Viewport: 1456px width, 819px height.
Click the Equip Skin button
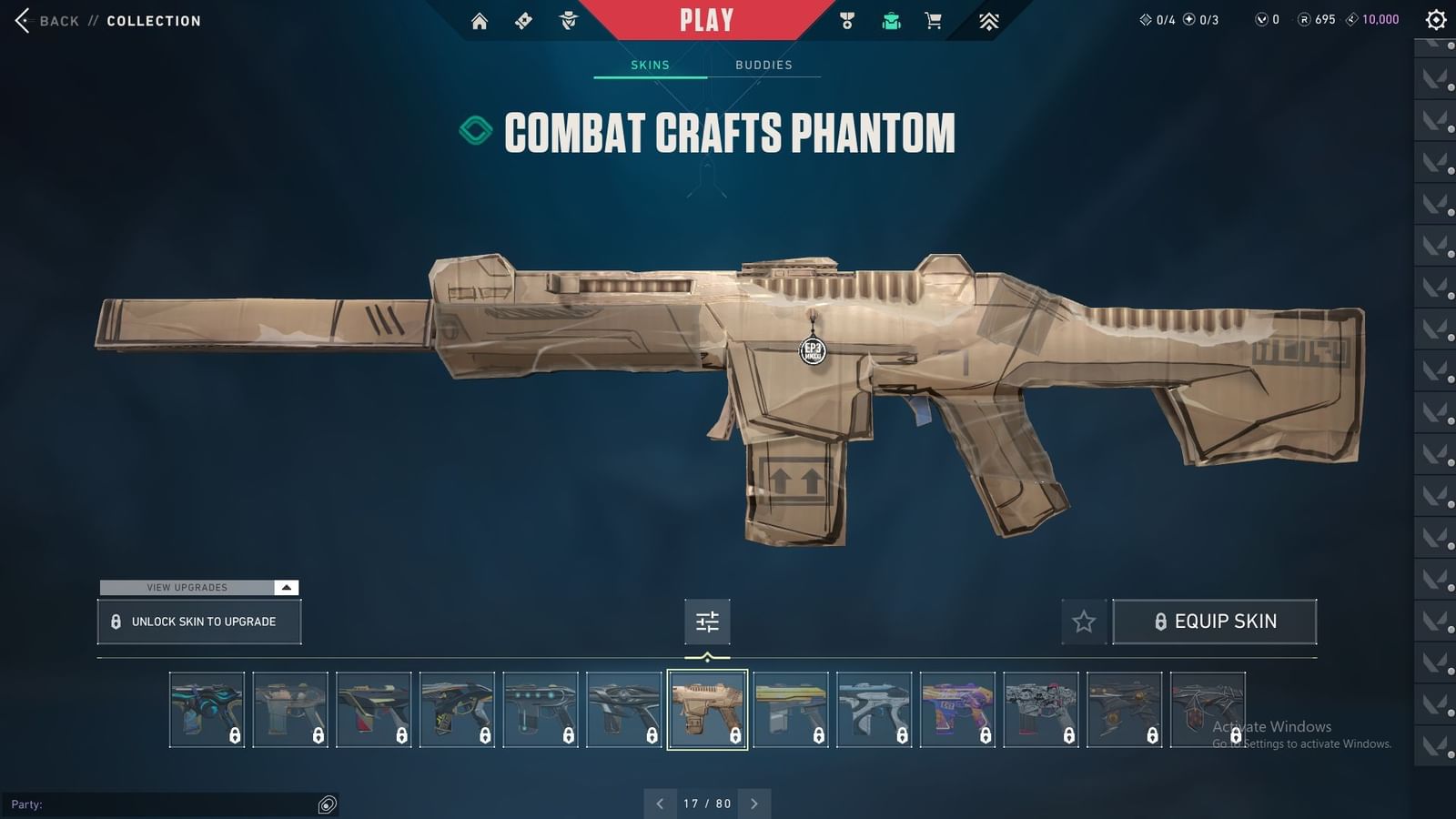point(1215,622)
